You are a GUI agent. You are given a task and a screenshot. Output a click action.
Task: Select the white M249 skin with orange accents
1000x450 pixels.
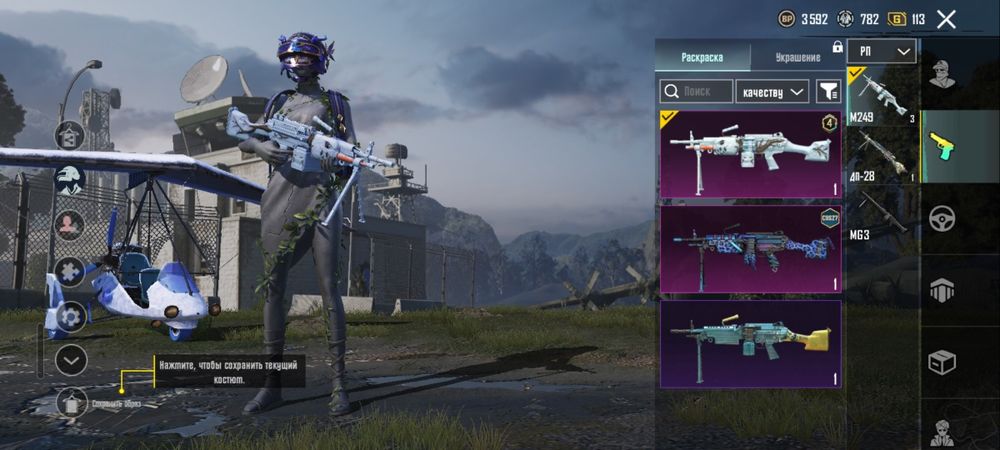point(750,154)
